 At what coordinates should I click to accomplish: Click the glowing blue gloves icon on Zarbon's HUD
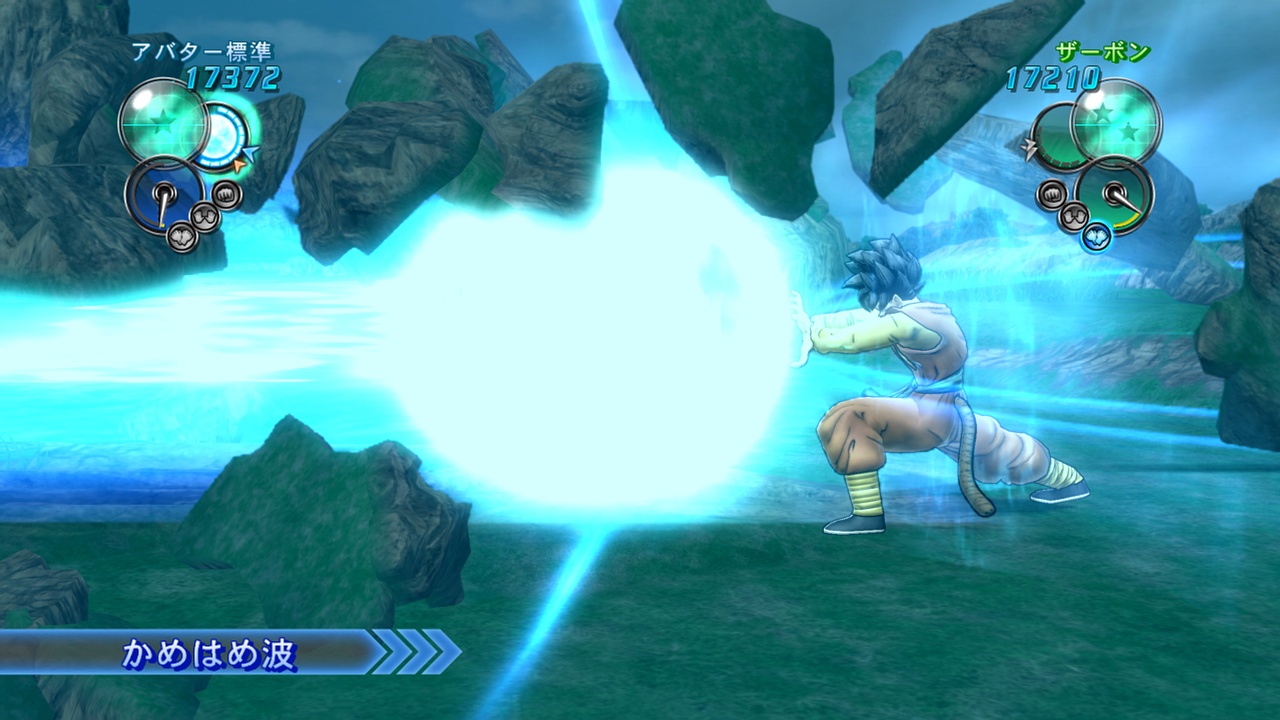(x=1096, y=237)
